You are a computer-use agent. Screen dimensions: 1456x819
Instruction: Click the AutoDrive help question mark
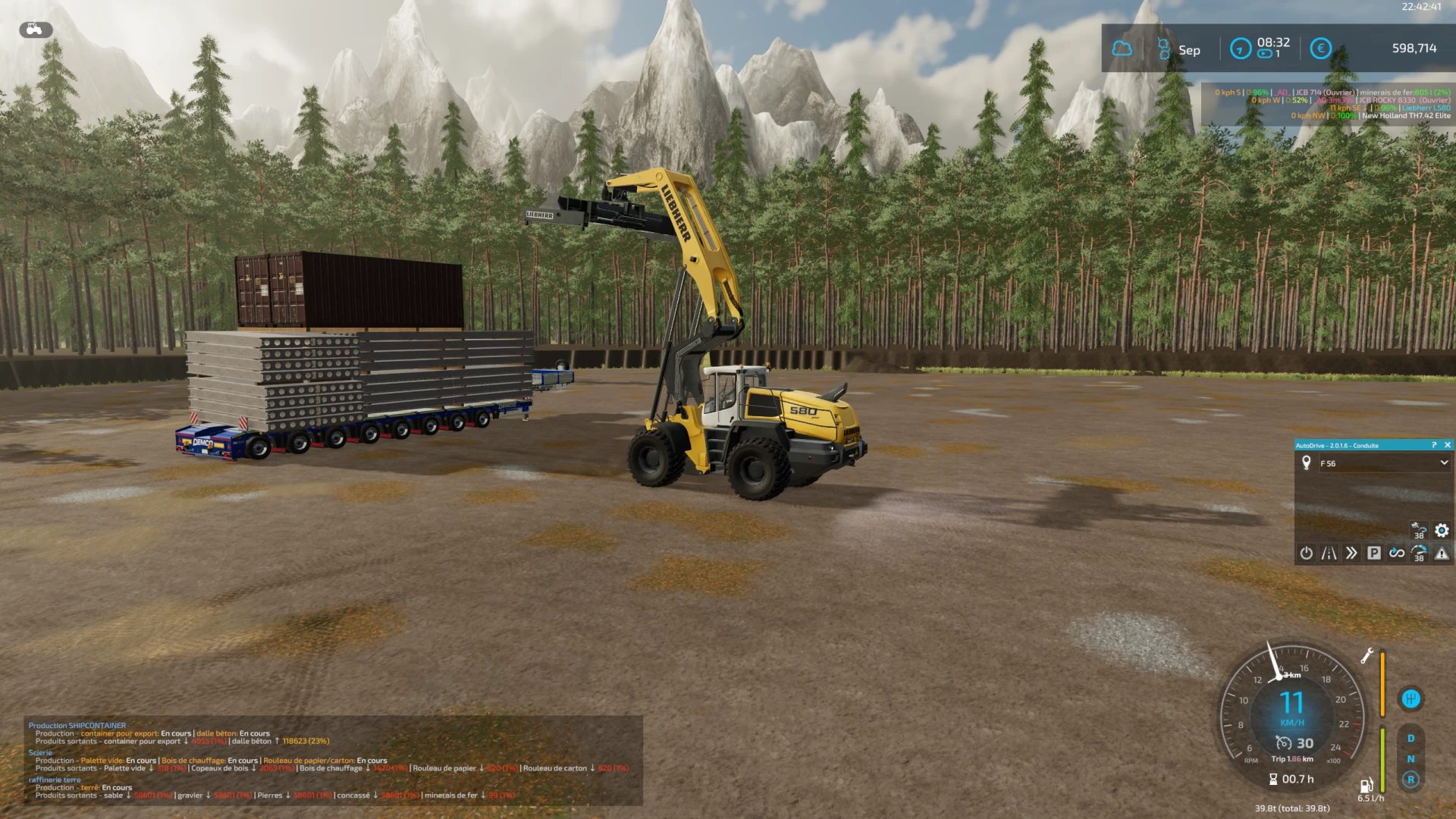(1434, 445)
